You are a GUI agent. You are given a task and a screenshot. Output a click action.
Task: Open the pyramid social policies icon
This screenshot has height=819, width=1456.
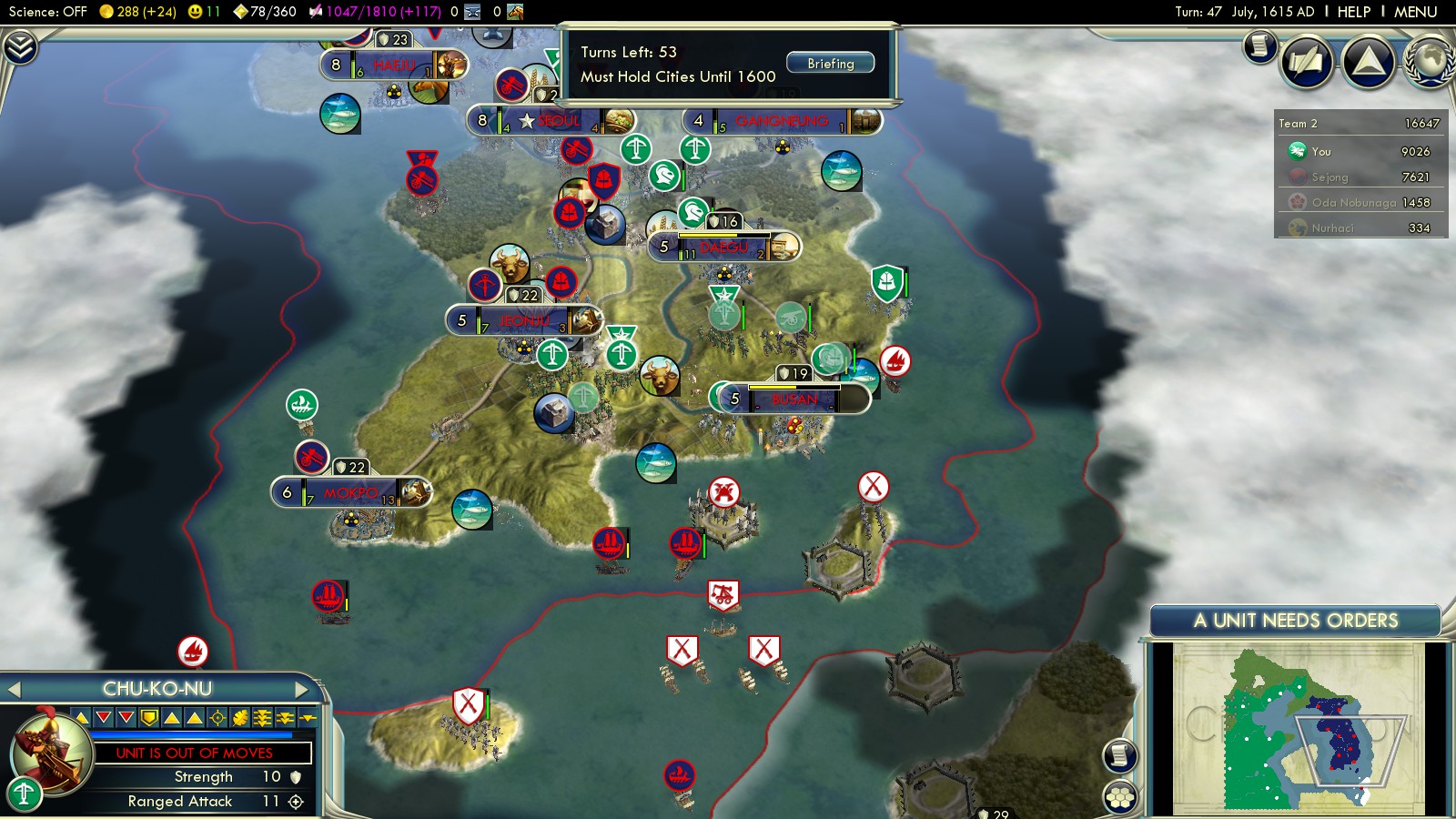(x=1369, y=62)
